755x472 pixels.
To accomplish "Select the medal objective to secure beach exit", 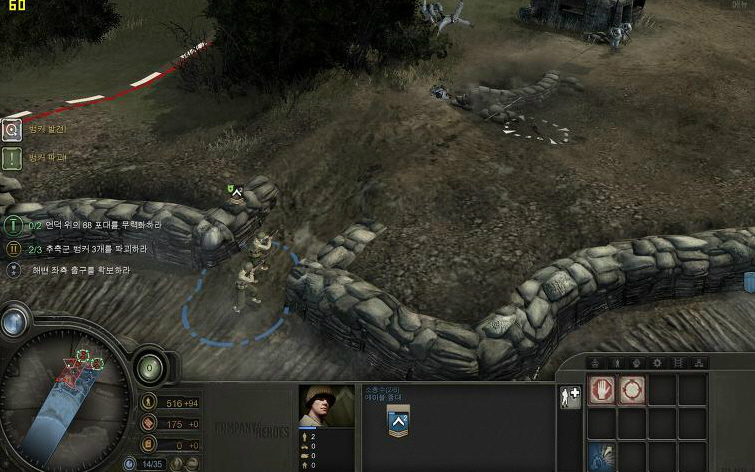I will (x=13, y=270).
